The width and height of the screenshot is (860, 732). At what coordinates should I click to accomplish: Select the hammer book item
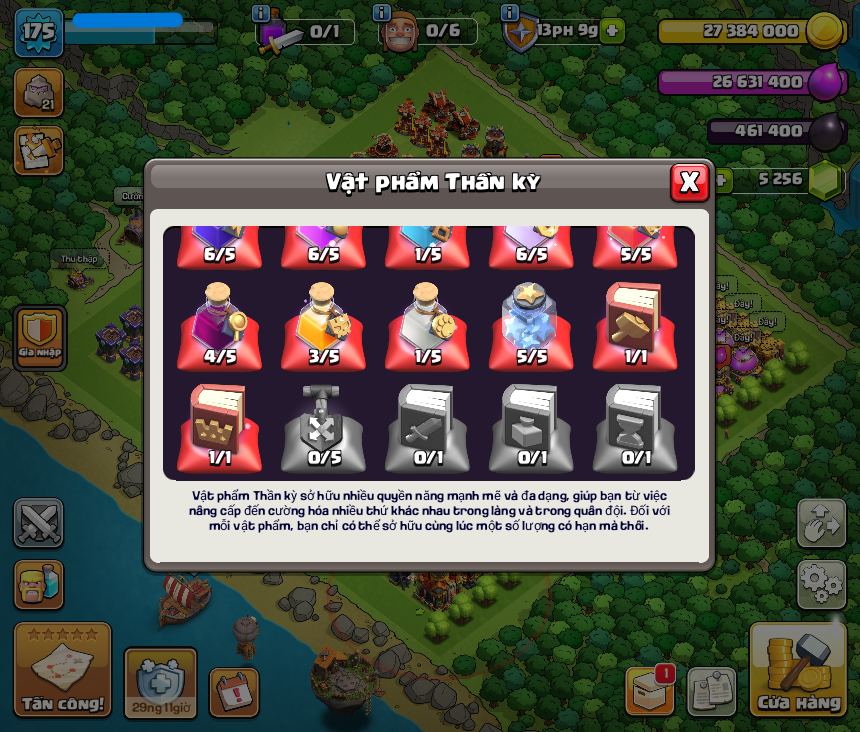pos(636,324)
